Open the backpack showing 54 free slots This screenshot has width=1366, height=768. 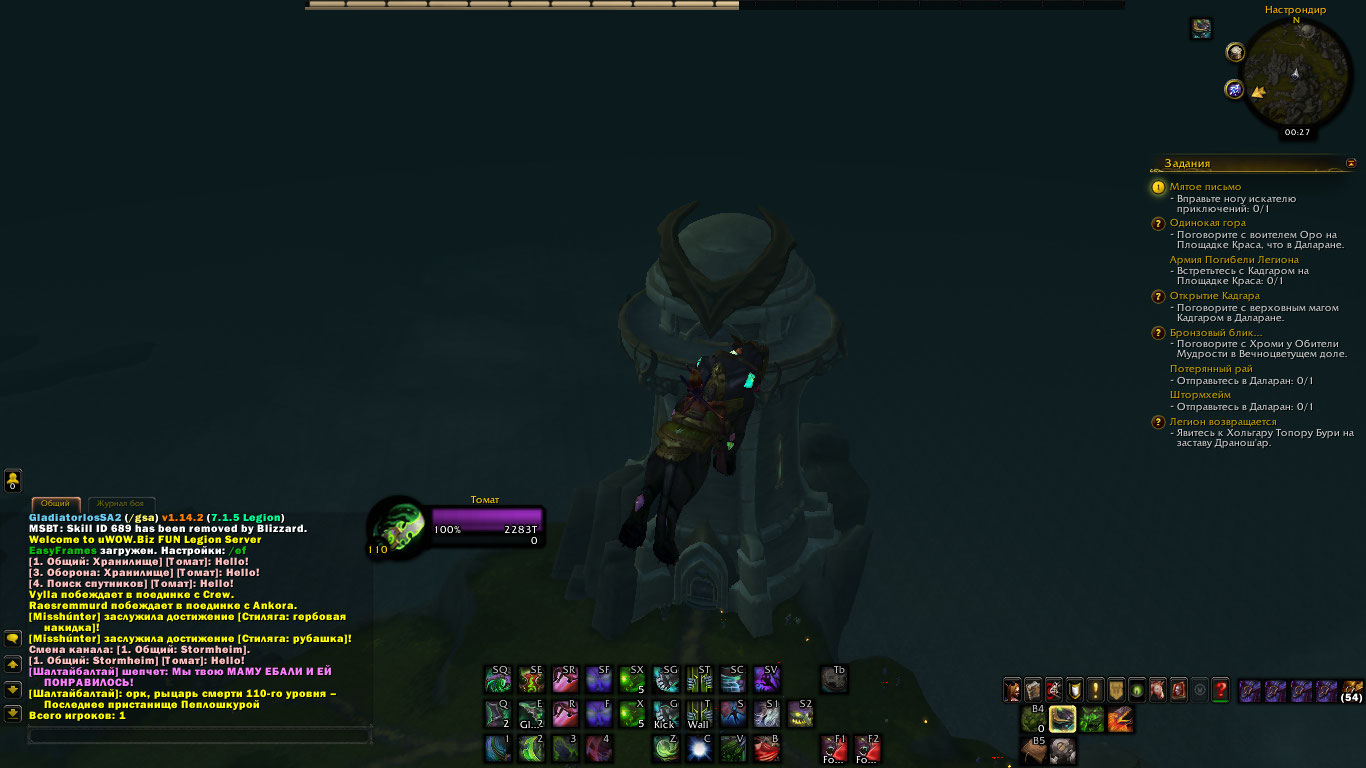(1352, 690)
